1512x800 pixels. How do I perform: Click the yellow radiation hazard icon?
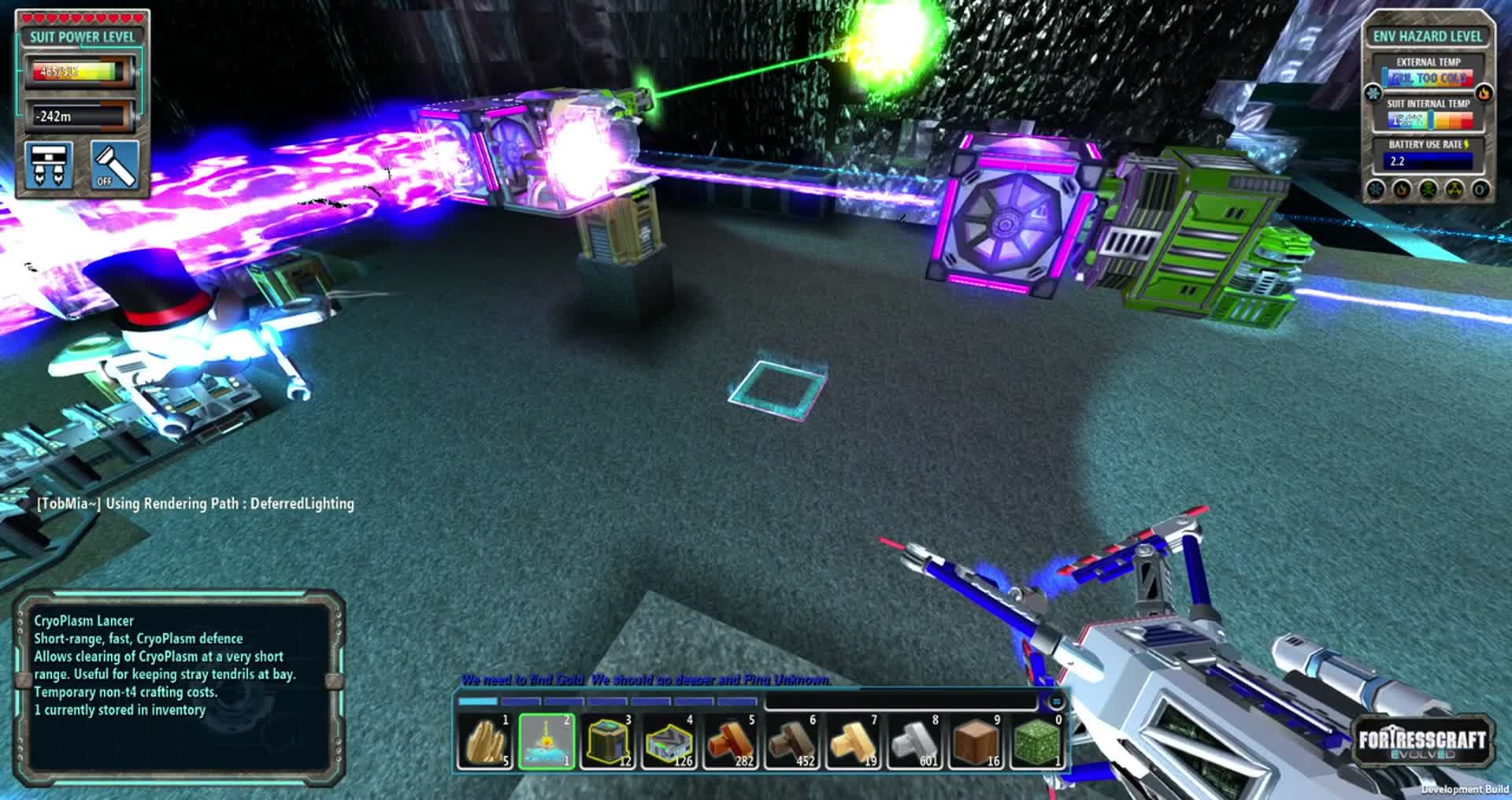click(1455, 190)
